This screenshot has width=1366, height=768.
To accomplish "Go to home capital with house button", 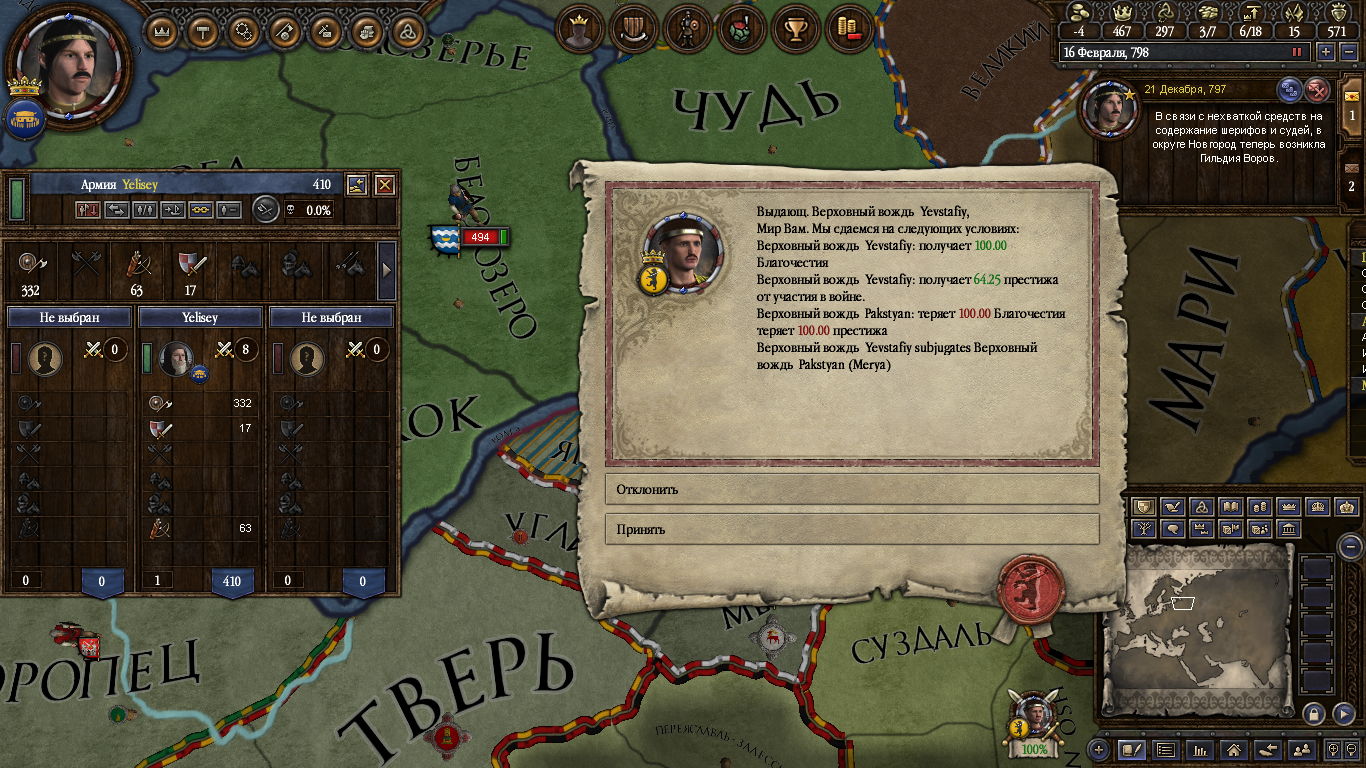I will pyautogui.click(x=1234, y=749).
